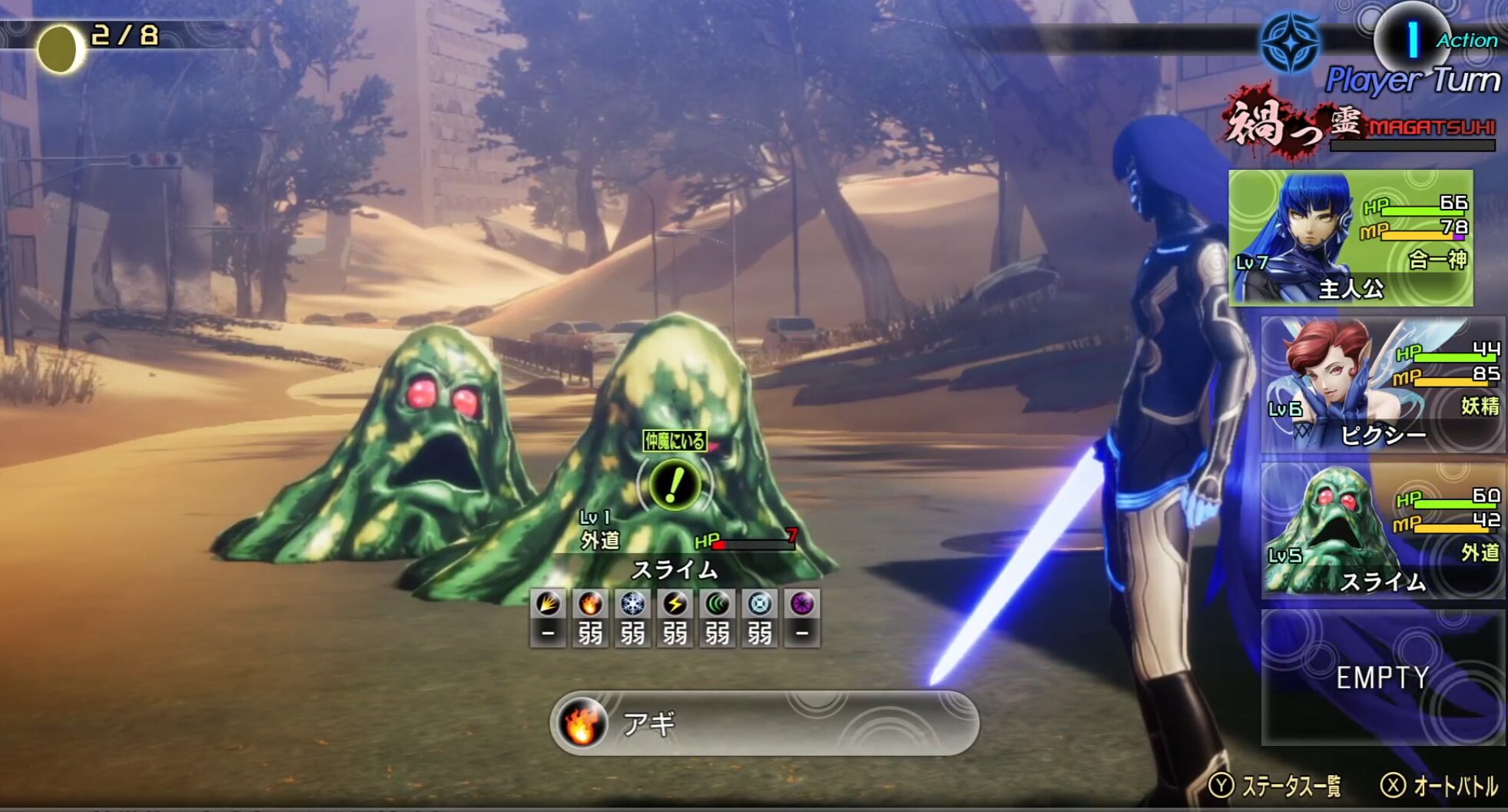Choose the 主人公 protagonist party panel

(1351, 238)
